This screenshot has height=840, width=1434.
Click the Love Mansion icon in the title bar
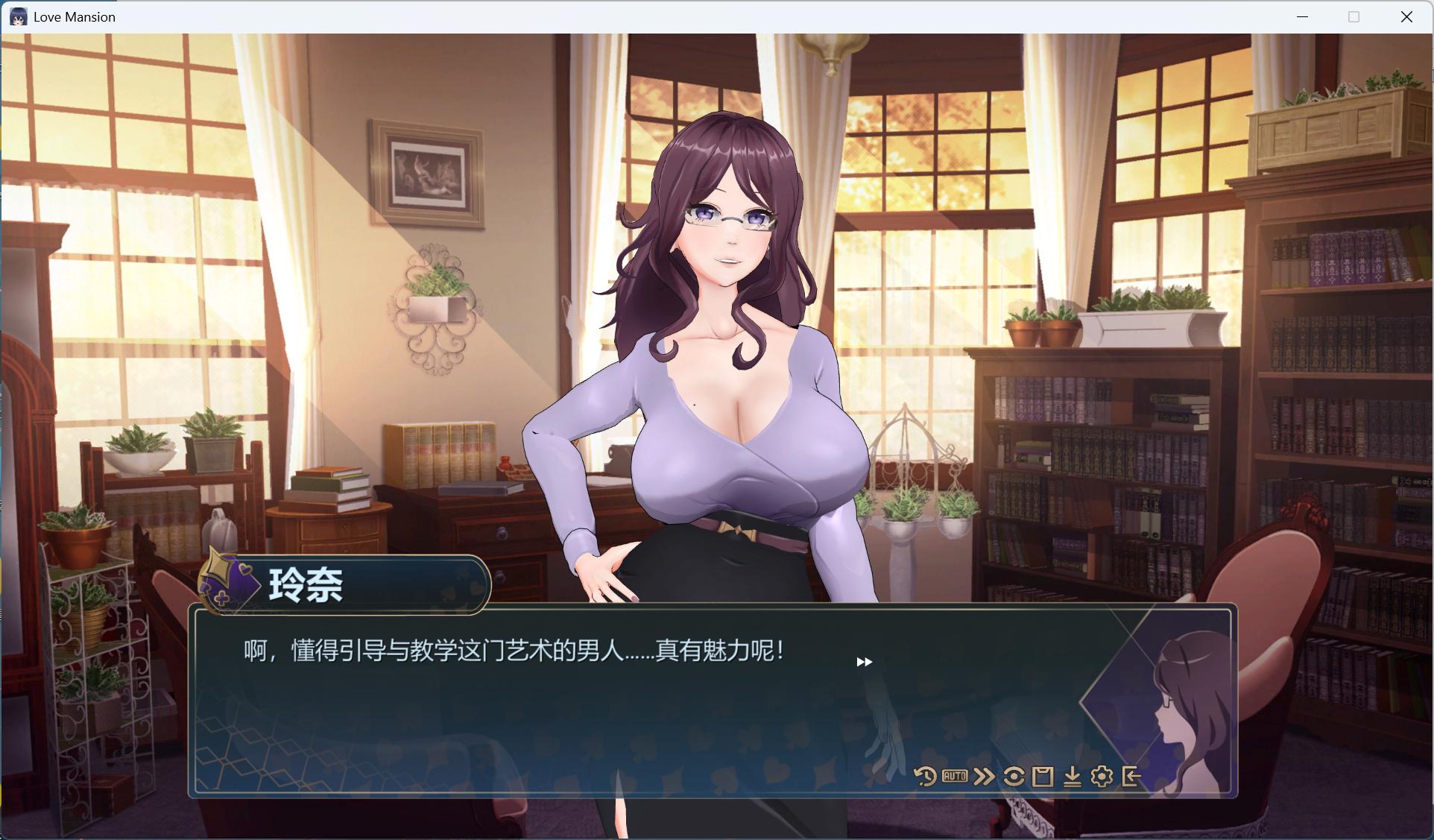(19, 16)
